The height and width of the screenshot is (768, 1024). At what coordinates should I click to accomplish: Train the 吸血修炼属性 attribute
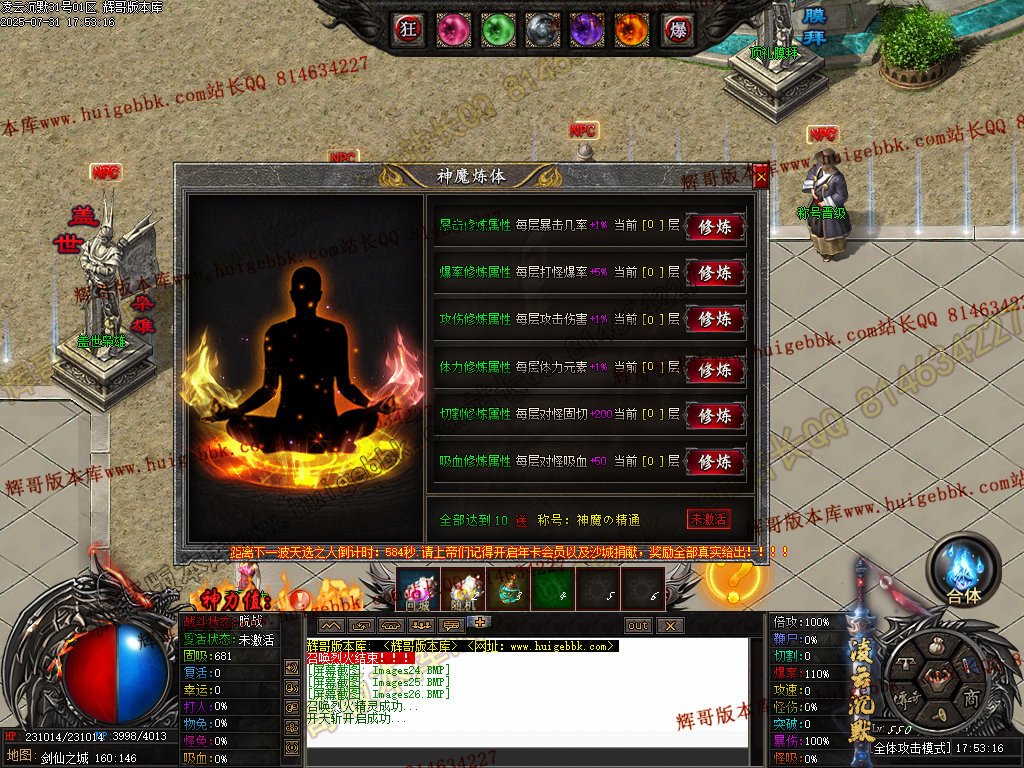[x=715, y=462]
